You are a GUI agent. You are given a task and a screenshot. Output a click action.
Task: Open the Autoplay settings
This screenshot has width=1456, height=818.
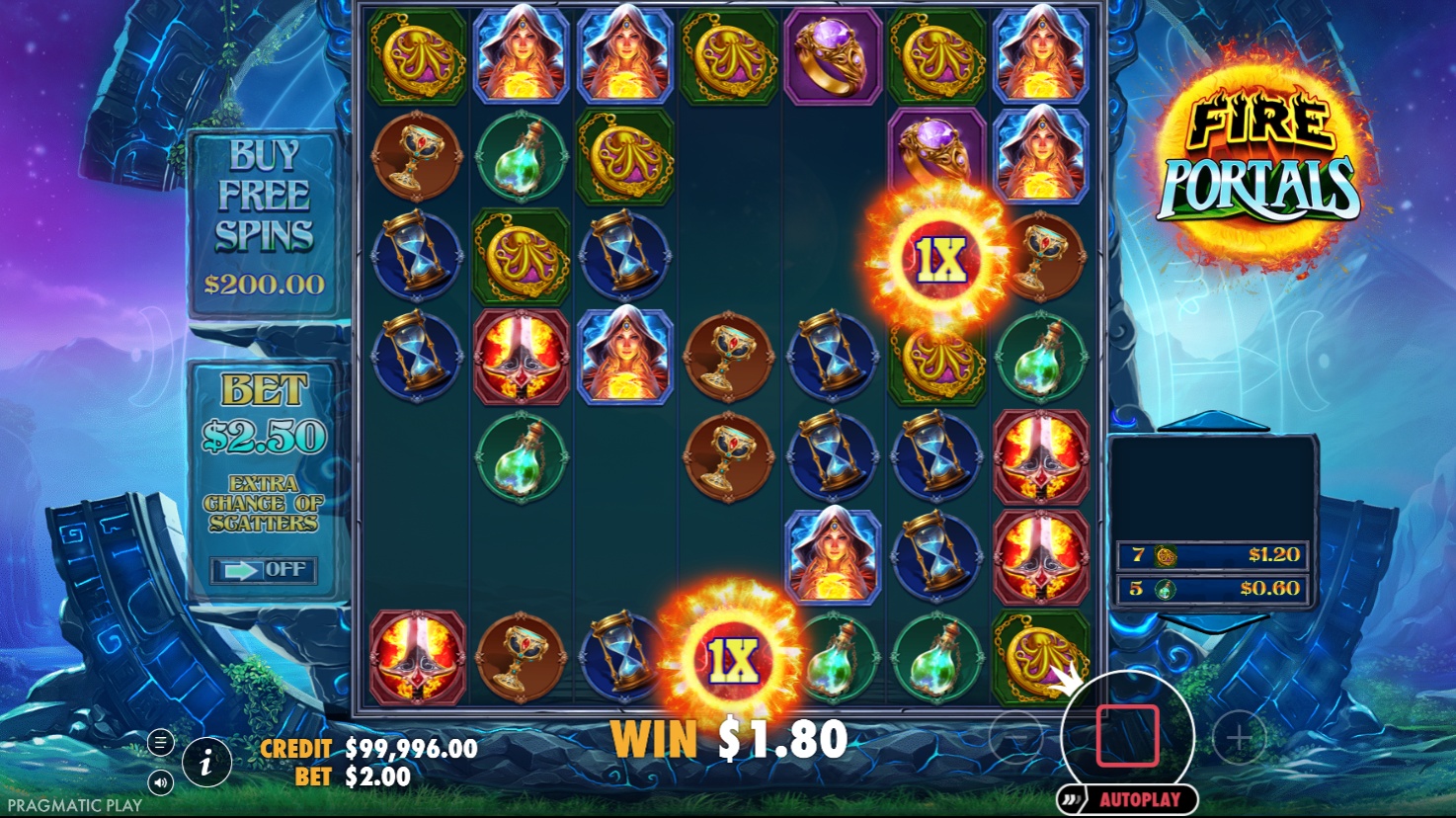pos(1139,799)
